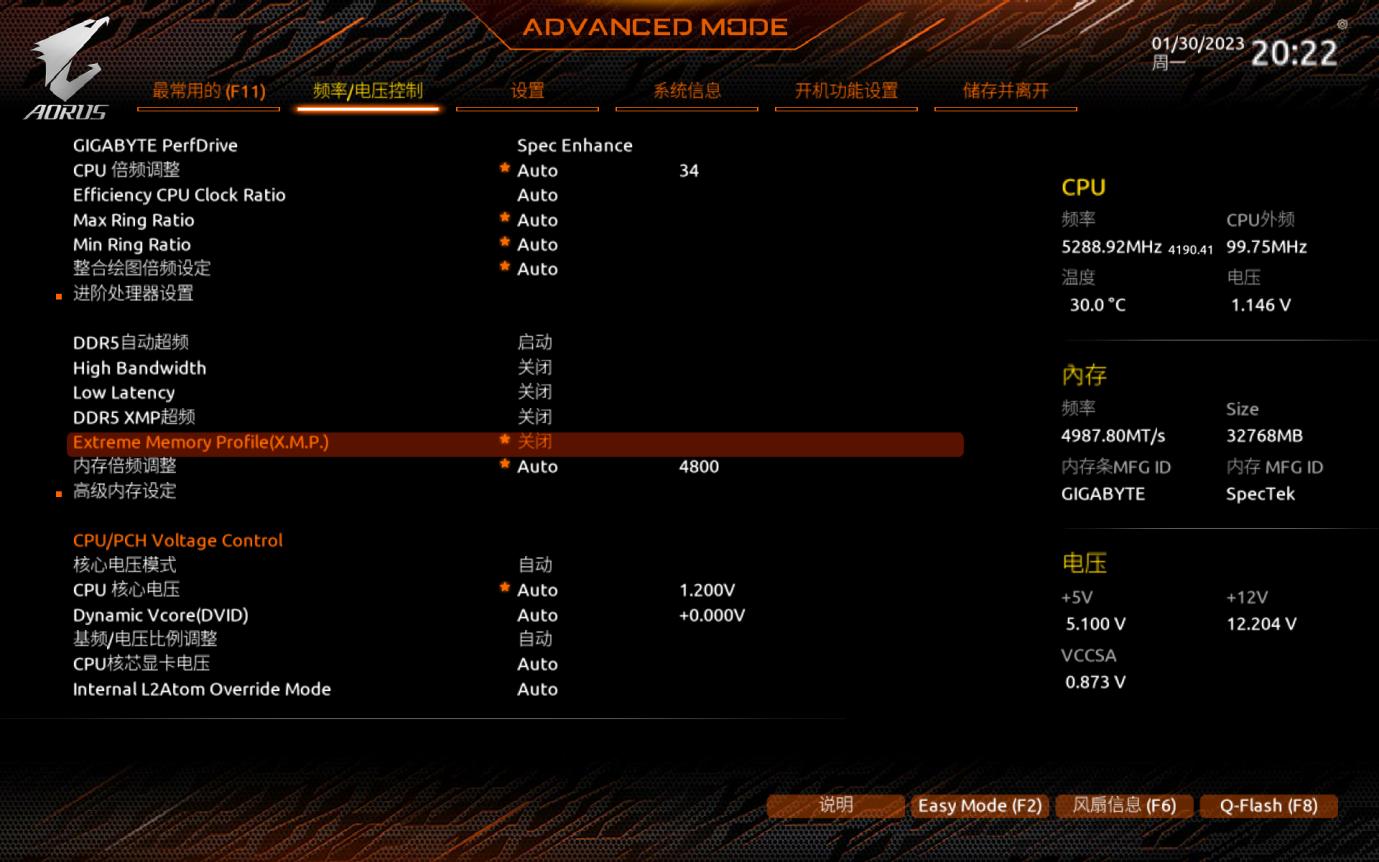Open the 进阶处理器设置 submenu
The width and height of the screenshot is (1379, 862).
pos(133,293)
